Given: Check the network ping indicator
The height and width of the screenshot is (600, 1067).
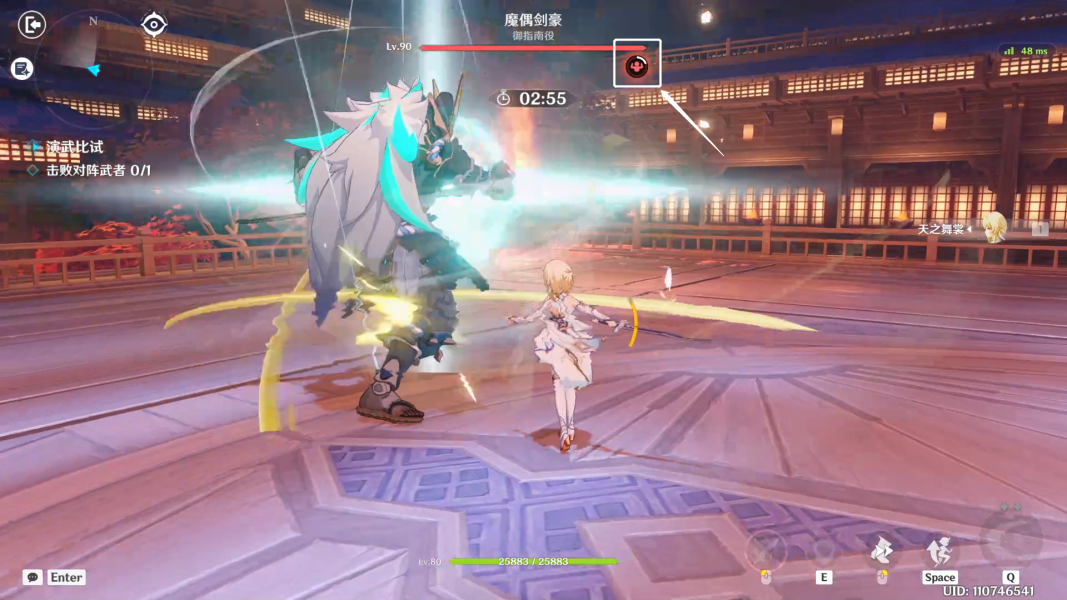Looking at the screenshot, I should pos(1026,50).
